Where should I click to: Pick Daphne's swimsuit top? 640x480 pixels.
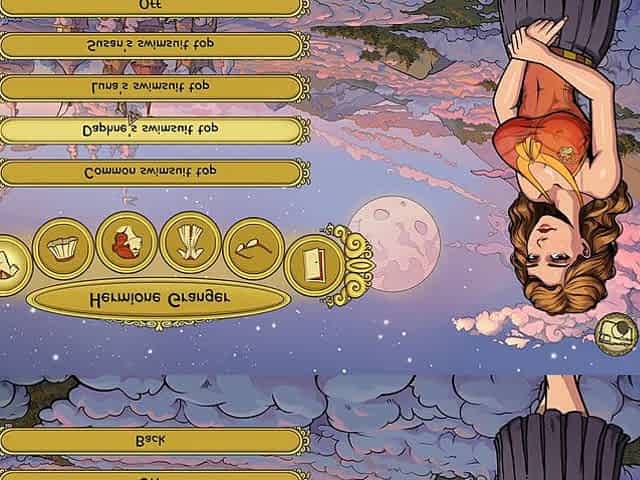pos(152,130)
